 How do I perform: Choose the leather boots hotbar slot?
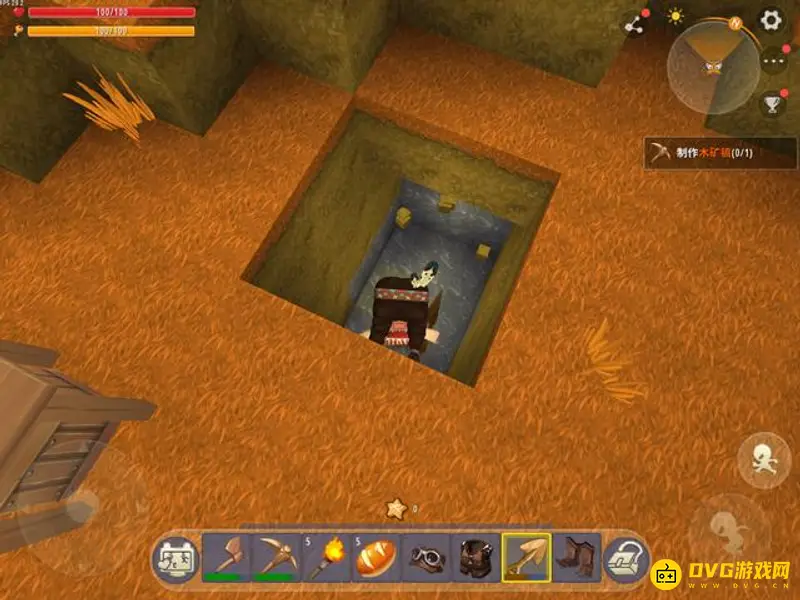click(577, 557)
